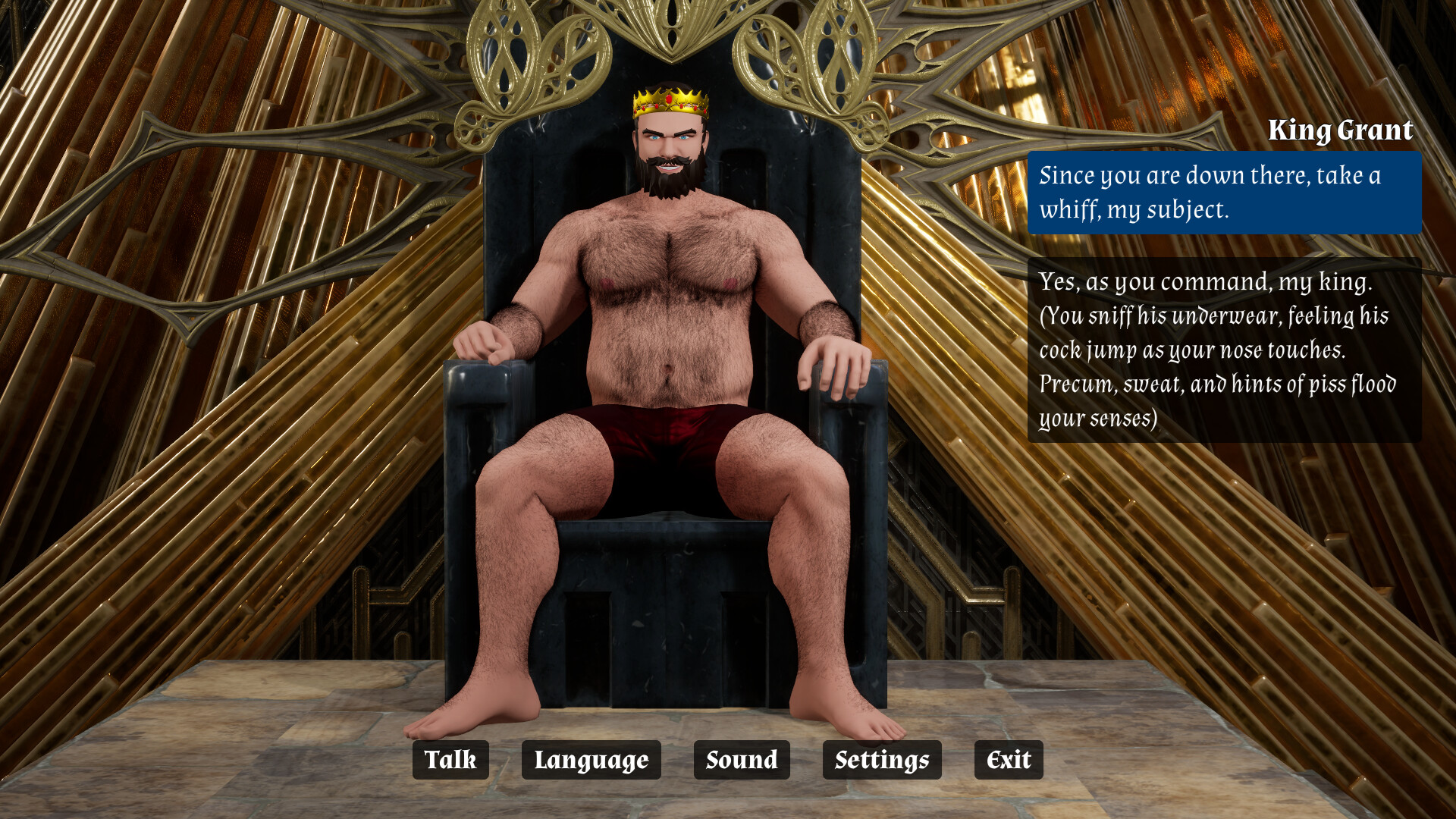
Task: Change the Language option
Action: [x=591, y=760]
